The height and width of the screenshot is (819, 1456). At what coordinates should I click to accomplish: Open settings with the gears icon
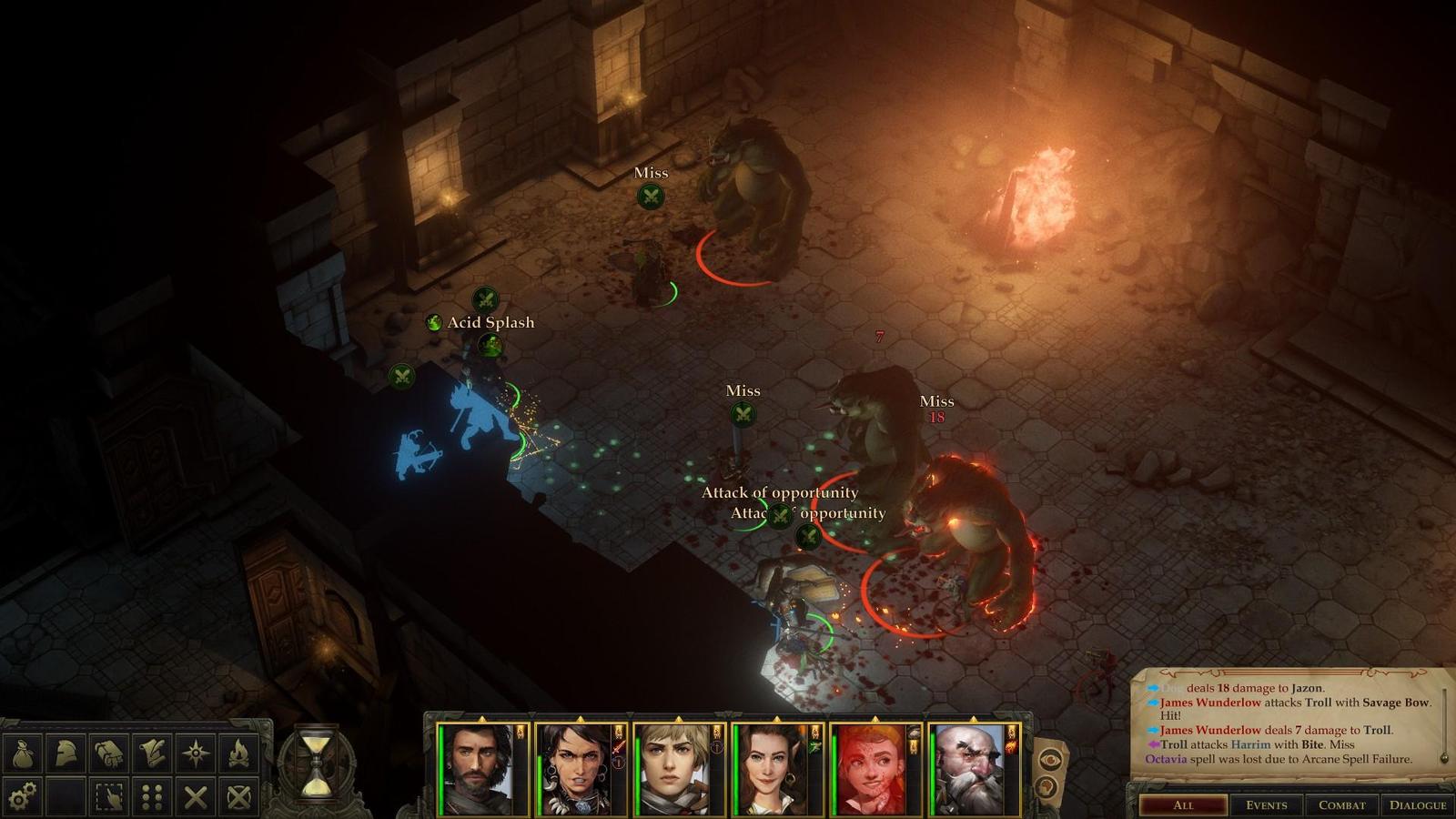tap(22, 797)
